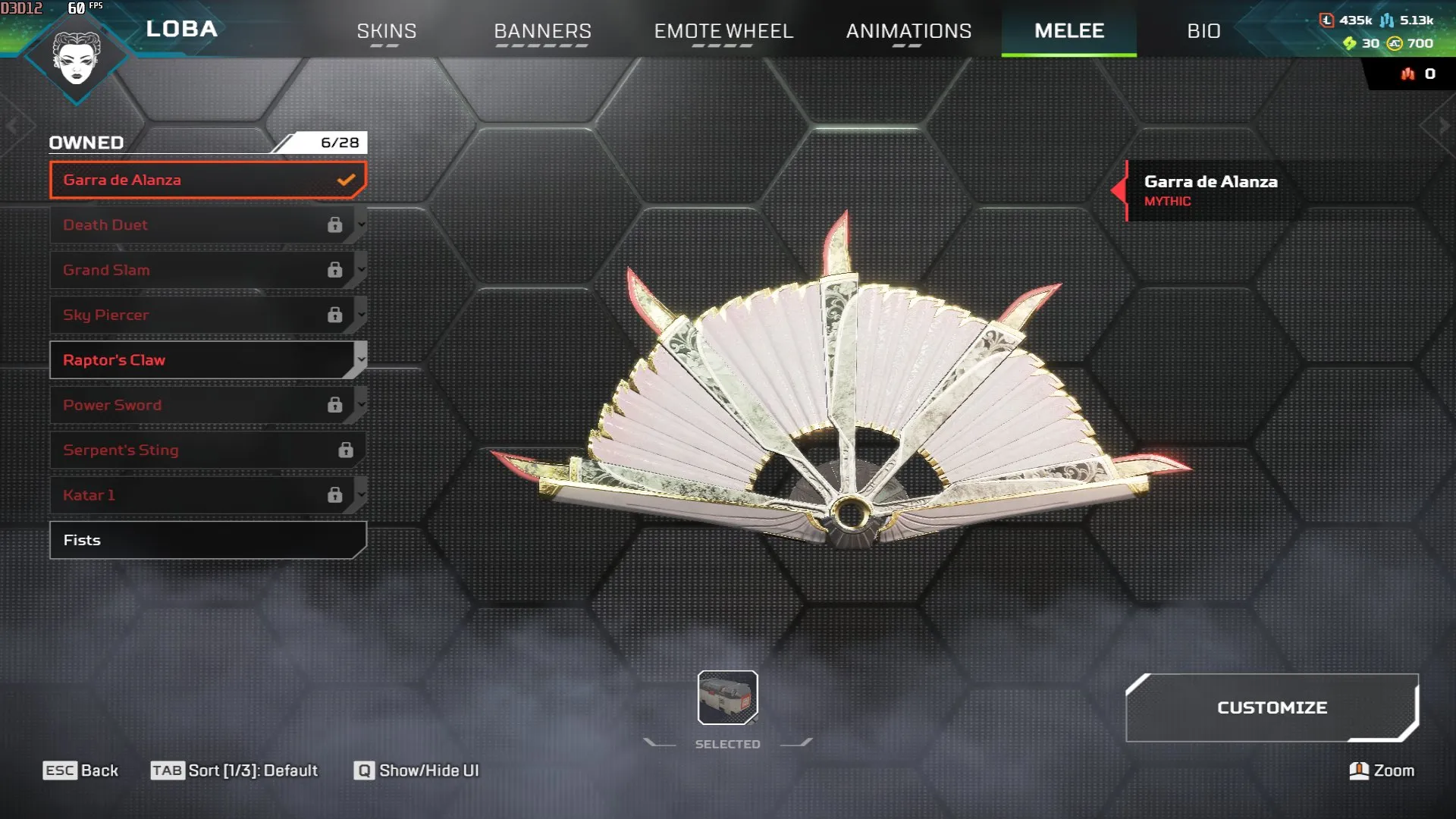Click the heat shield flame counter icon
This screenshot has height=819, width=1456.
(x=1407, y=74)
